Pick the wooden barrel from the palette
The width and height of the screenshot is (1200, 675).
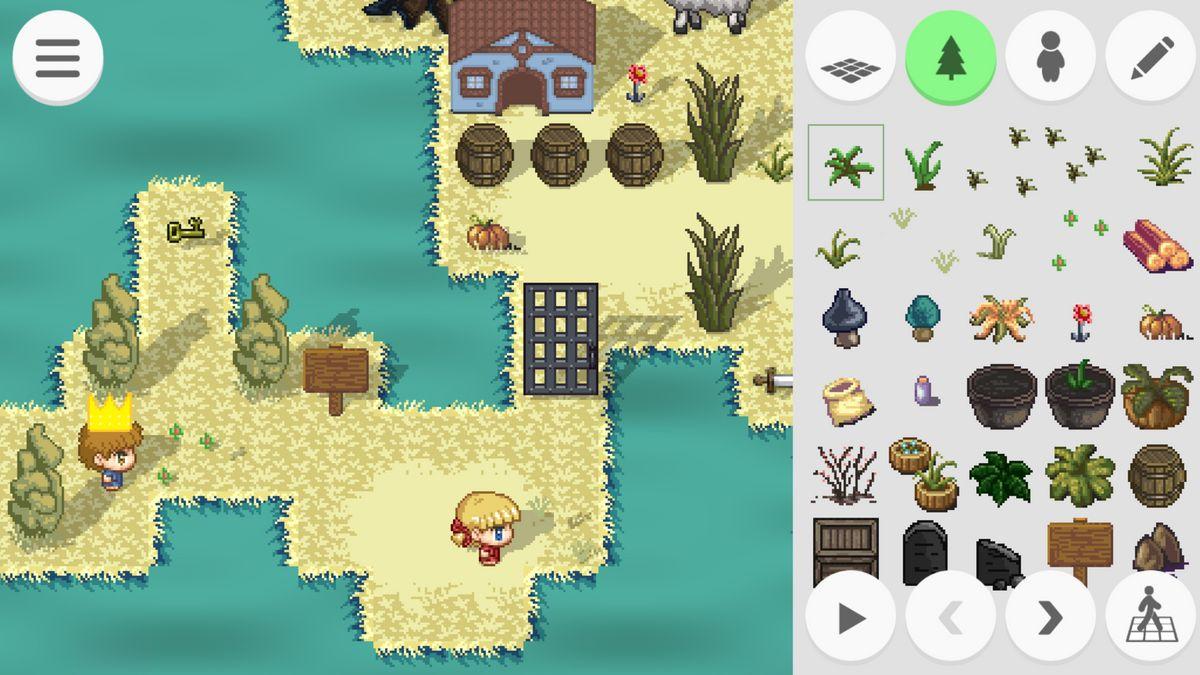1157,475
